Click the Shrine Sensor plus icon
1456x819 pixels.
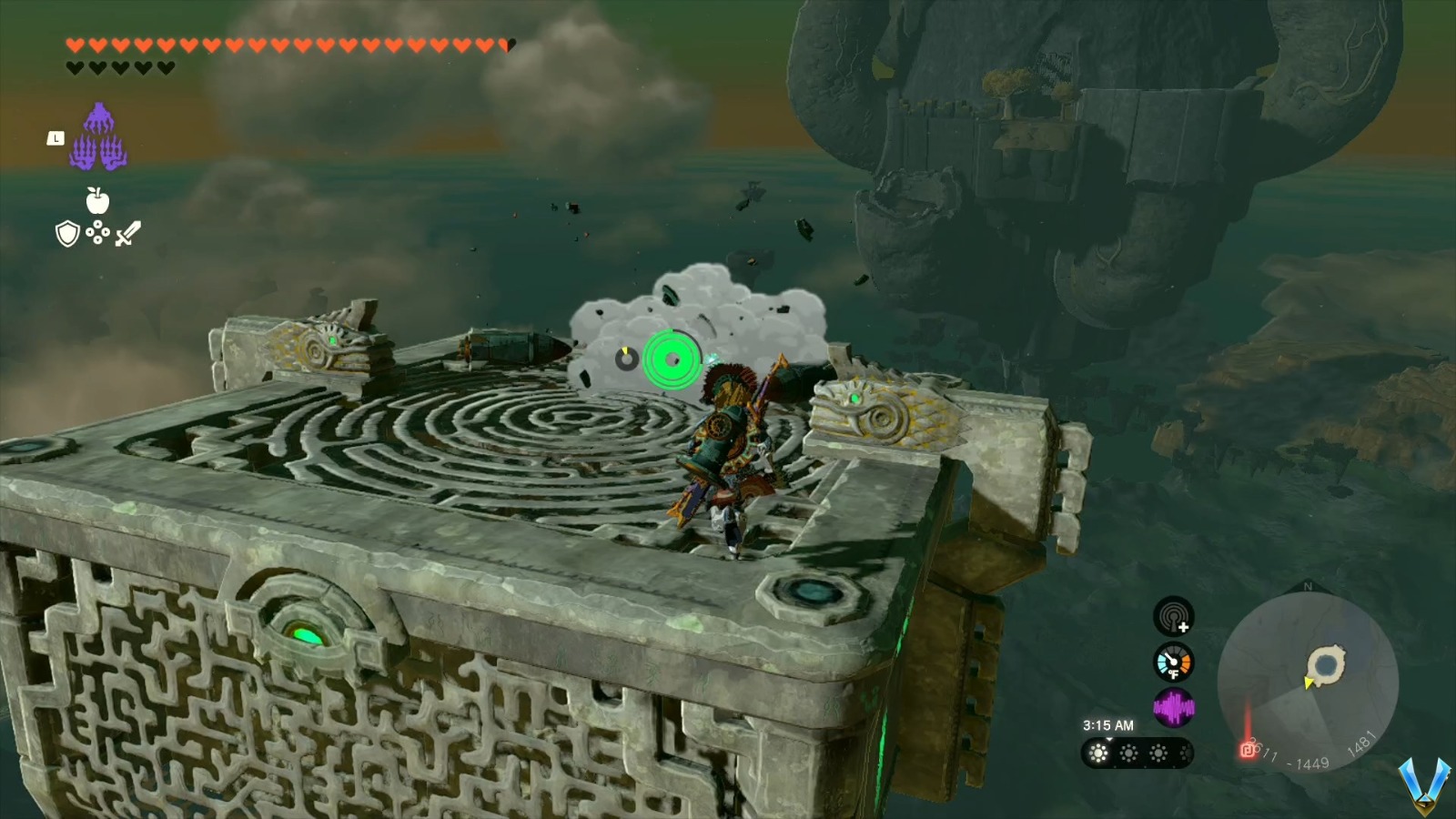click(1173, 617)
